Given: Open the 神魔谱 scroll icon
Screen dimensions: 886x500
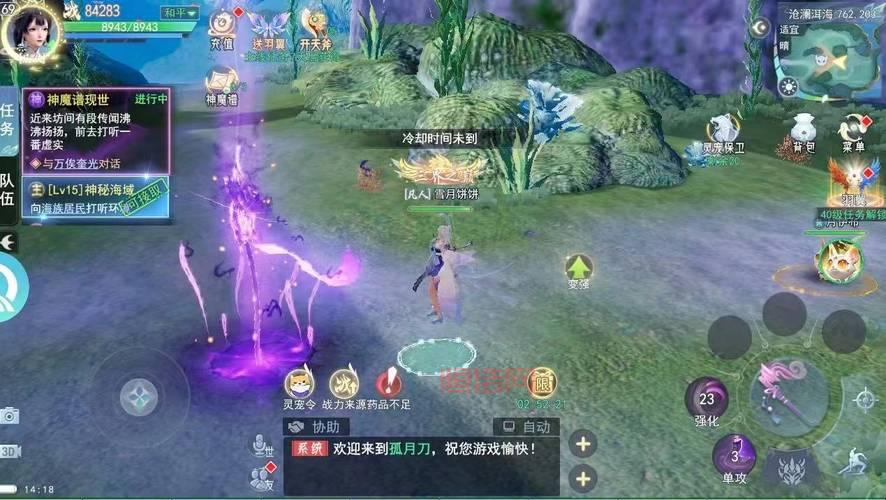Looking at the screenshot, I should 223,83.
